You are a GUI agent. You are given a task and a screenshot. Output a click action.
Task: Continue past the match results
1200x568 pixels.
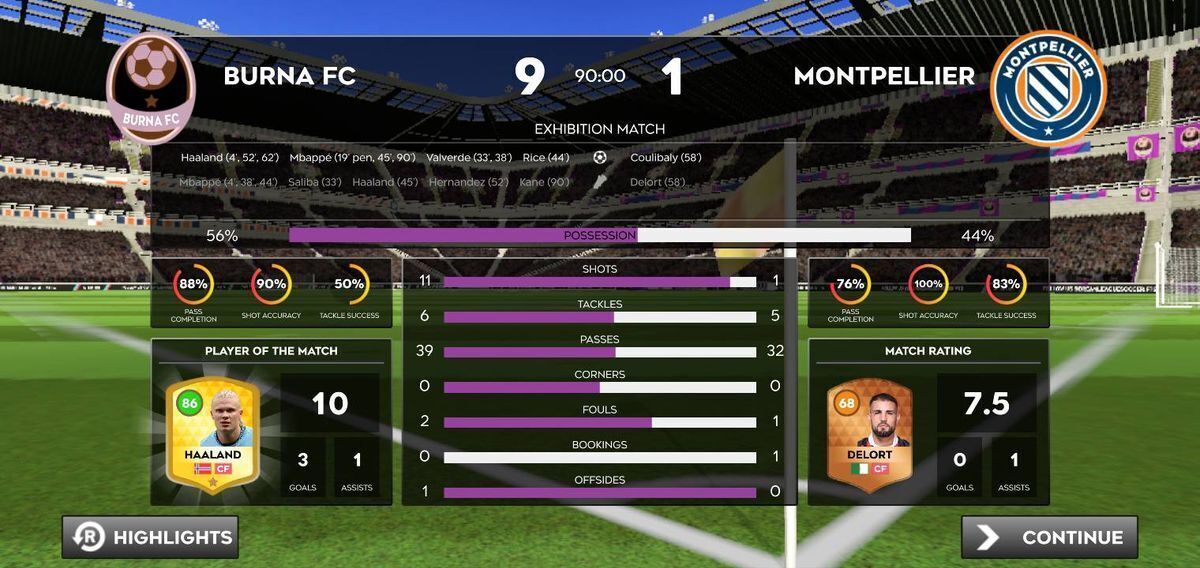pos(1049,537)
